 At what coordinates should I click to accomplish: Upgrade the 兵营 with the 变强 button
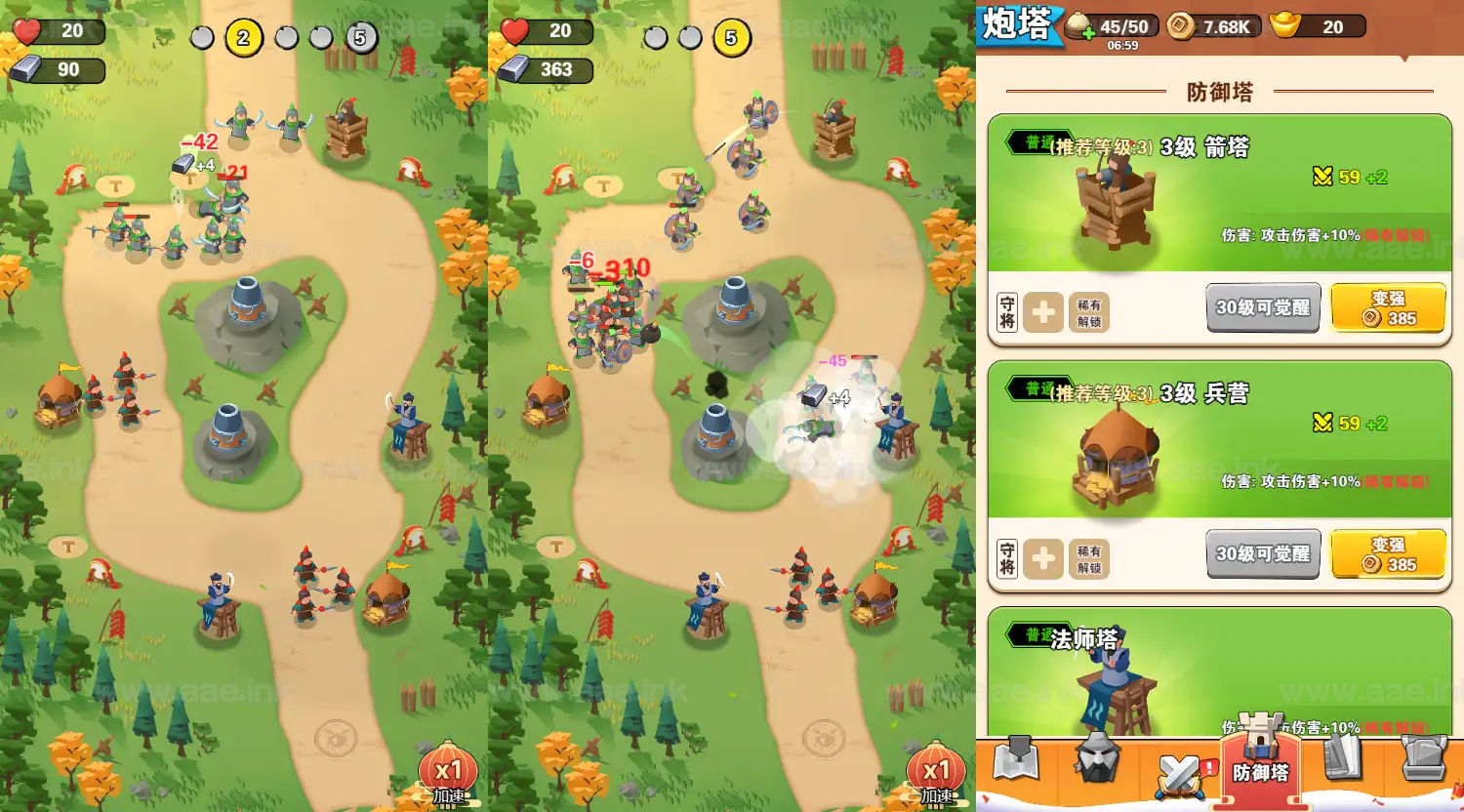coord(1388,553)
